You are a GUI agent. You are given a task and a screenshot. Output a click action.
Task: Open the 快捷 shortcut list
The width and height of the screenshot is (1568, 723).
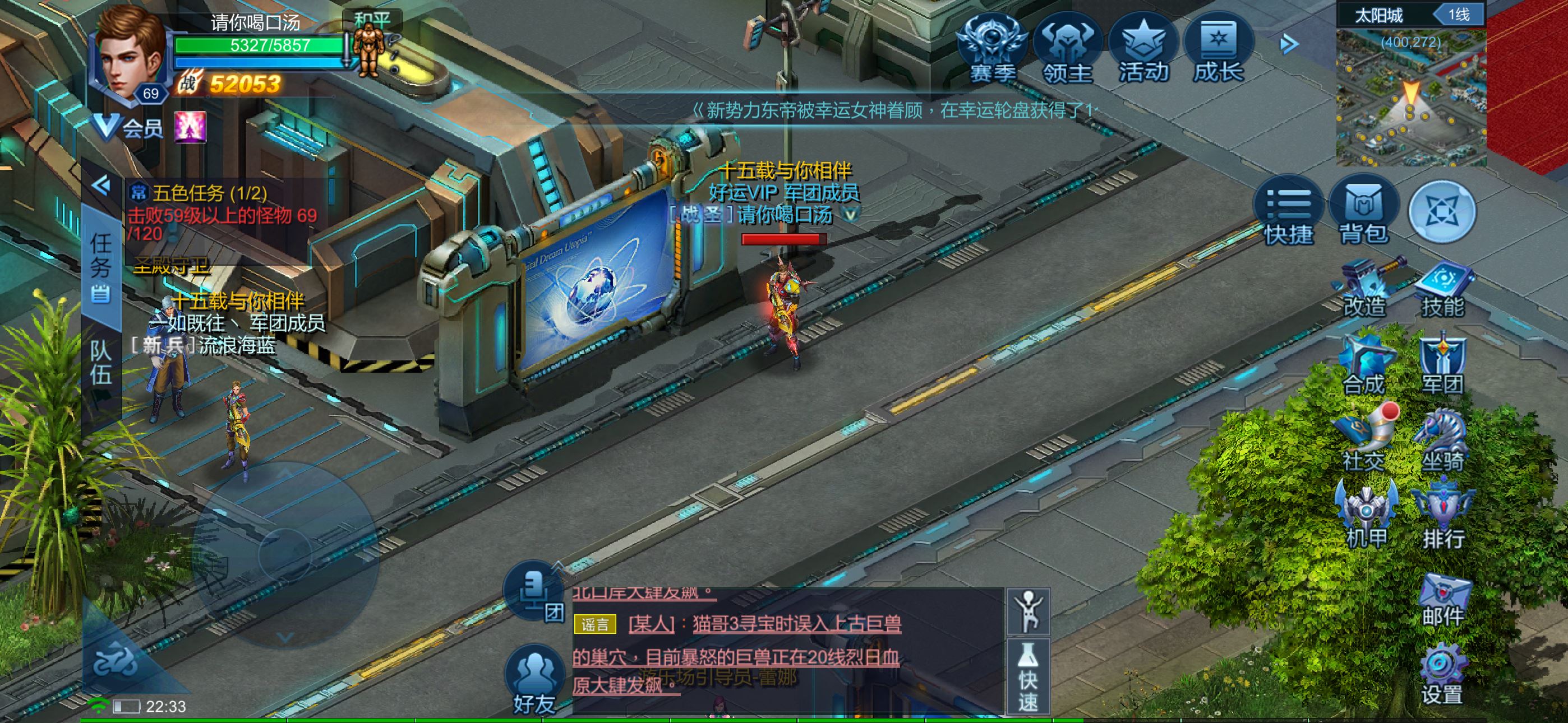1288,211
